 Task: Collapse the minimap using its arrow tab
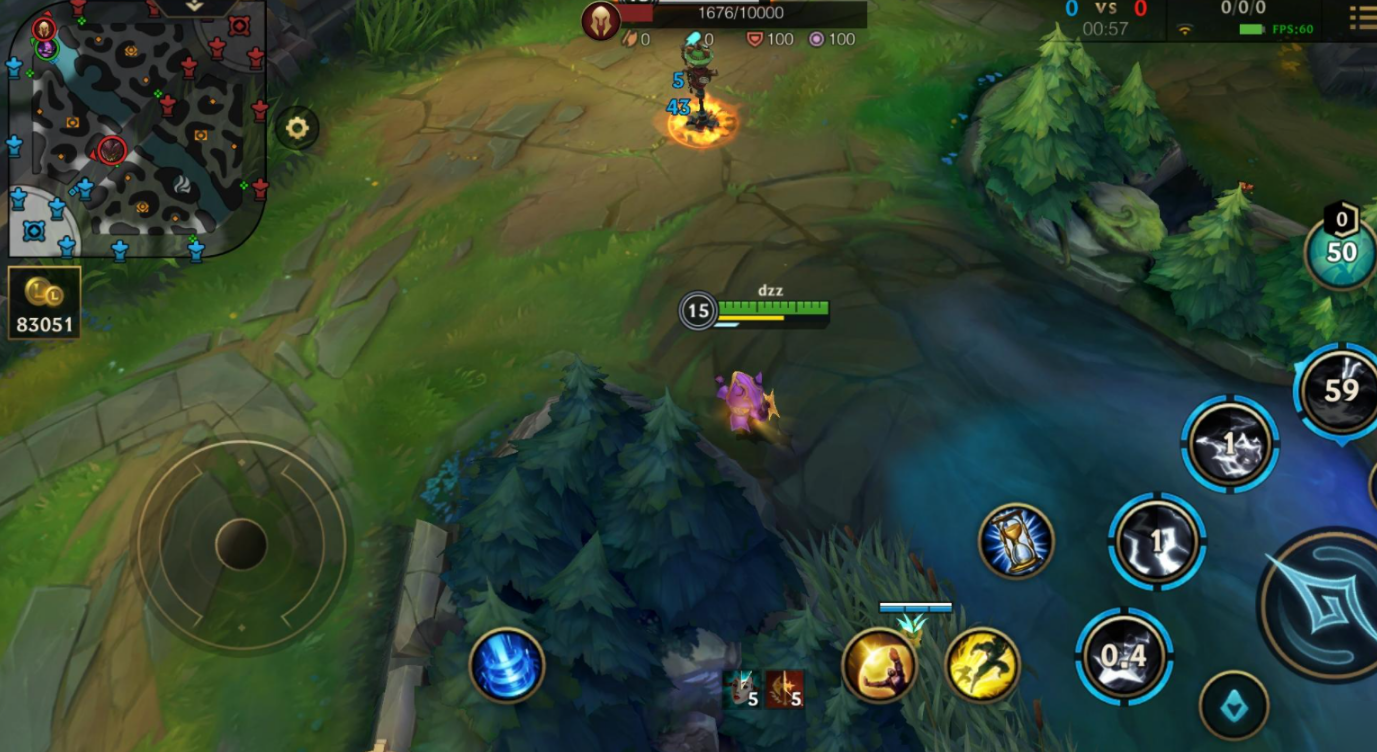click(x=193, y=7)
